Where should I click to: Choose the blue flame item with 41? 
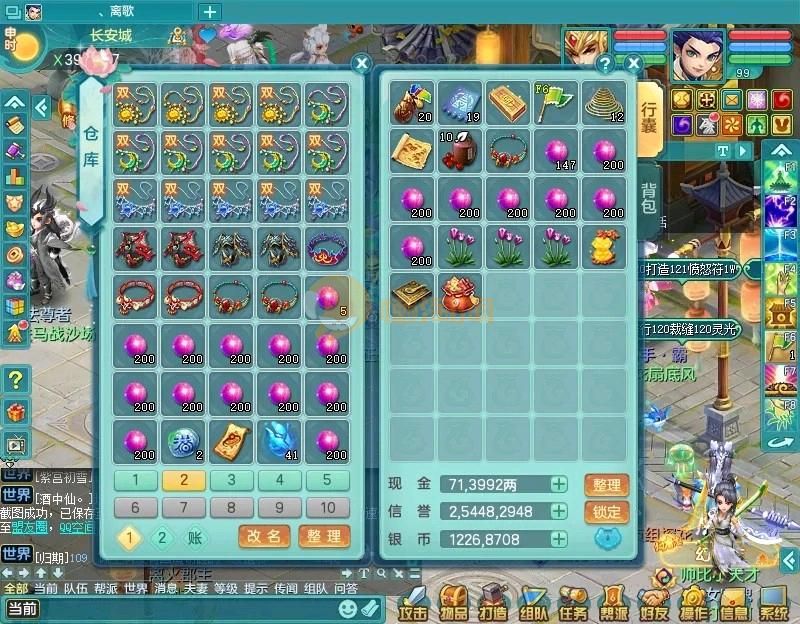(279, 439)
